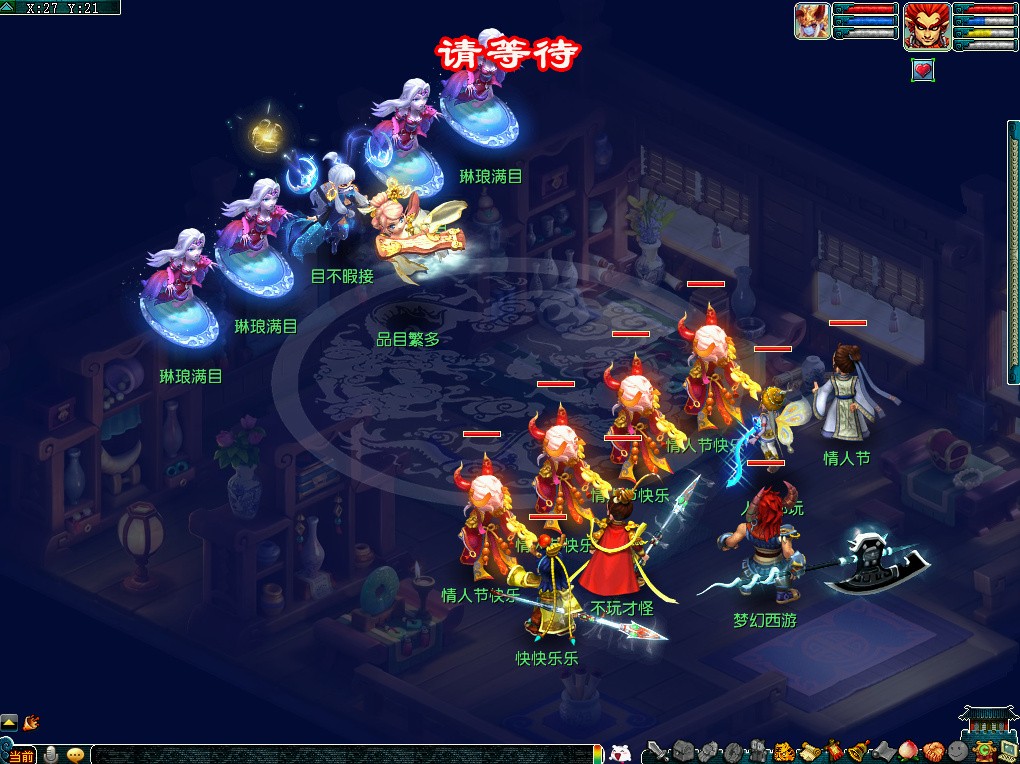Open the speech bubble chat icon
The width and height of the screenshot is (1020, 764).
tap(76, 755)
